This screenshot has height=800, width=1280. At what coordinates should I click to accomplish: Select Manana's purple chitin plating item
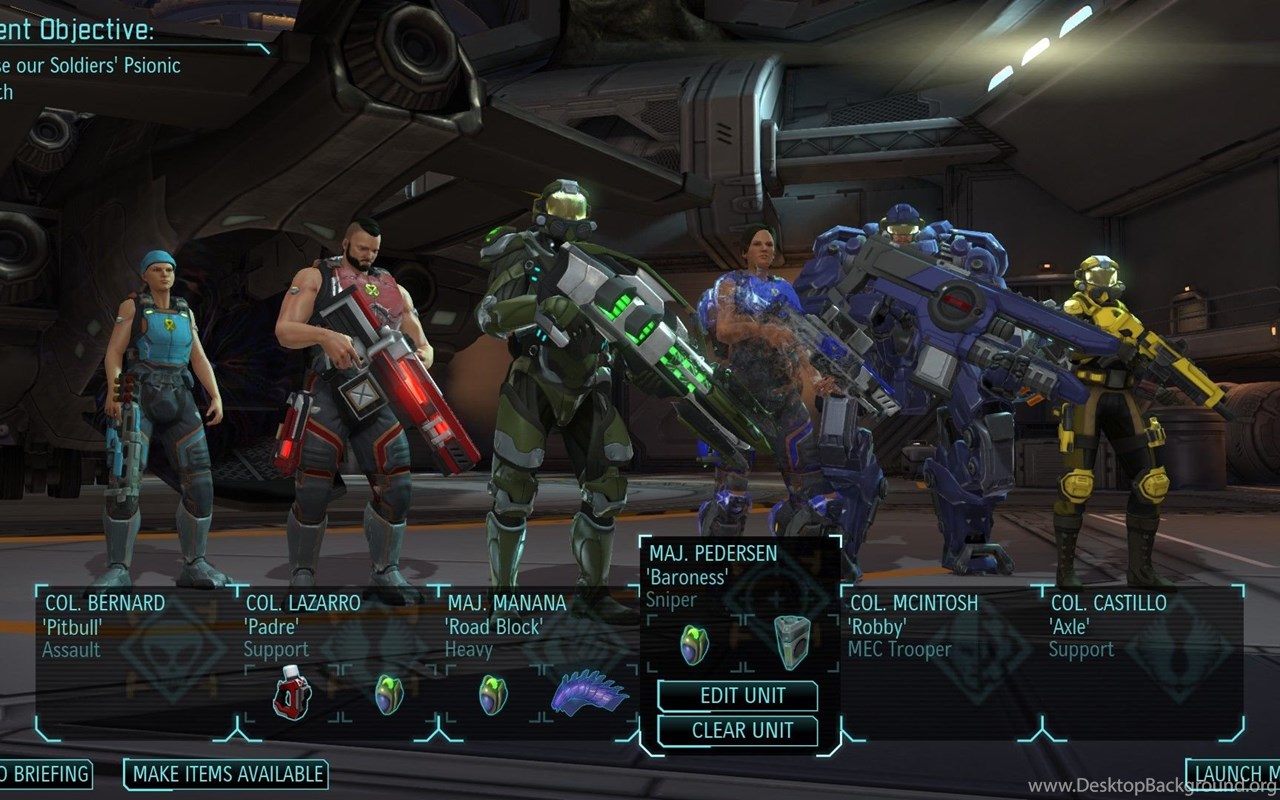(x=590, y=692)
